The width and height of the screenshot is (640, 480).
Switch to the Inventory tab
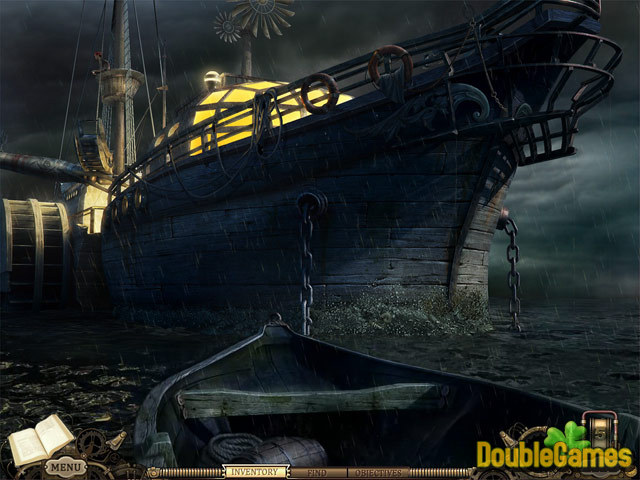point(251,471)
